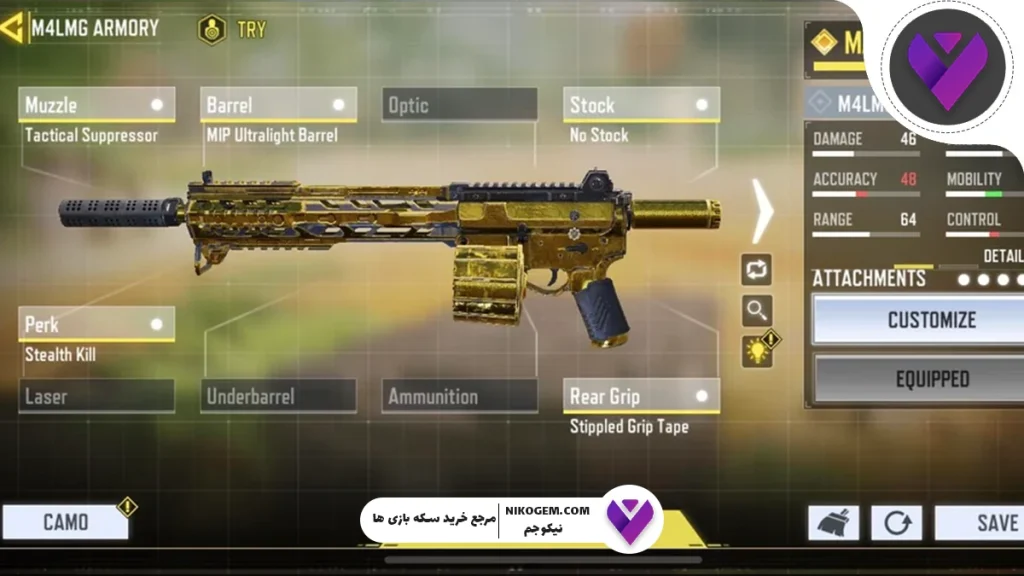1024x576 pixels.
Task: Click the magnifying glass inspect icon
Action: tap(756, 311)
